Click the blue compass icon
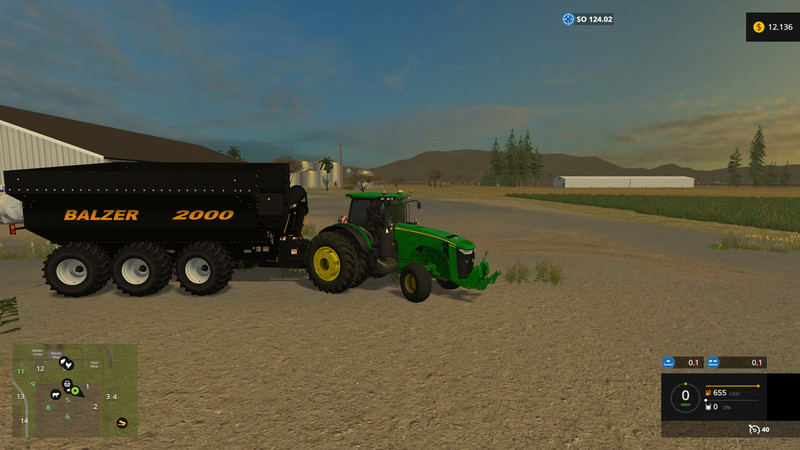The height and width of the screenshot is (450, 800). tap(568, 19)
